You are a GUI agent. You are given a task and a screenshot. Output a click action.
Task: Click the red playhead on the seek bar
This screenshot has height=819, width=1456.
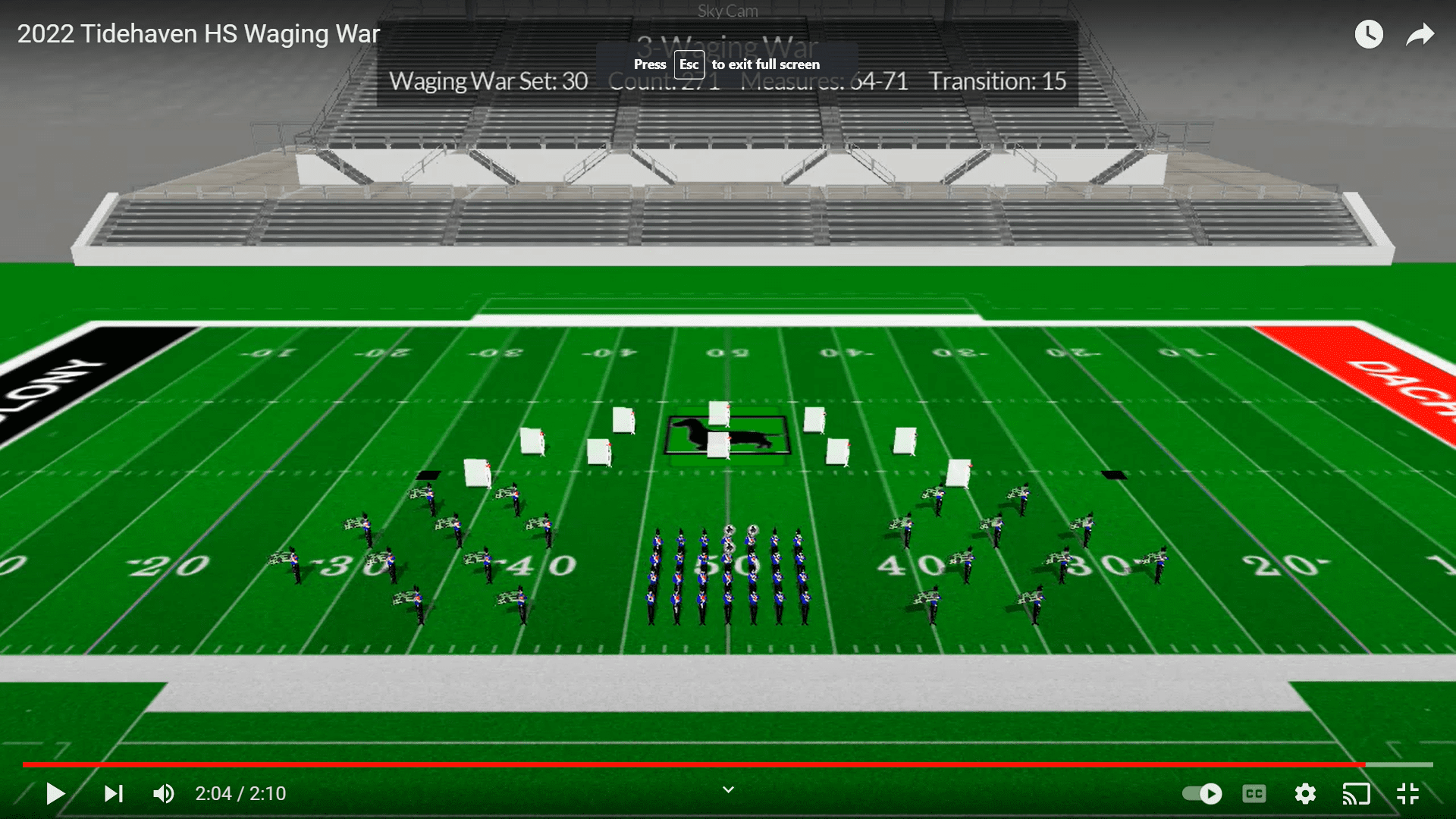tap(1367, 764)
